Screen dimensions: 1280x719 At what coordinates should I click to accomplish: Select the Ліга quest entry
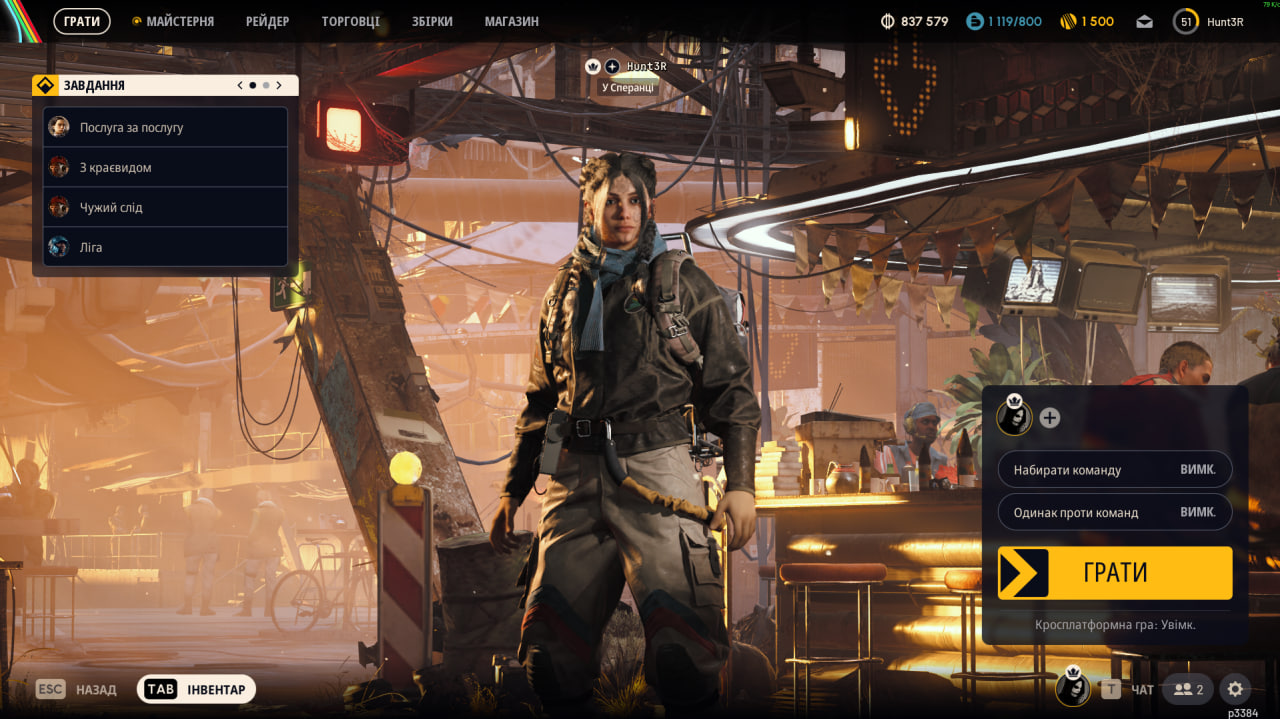[165, 247]
